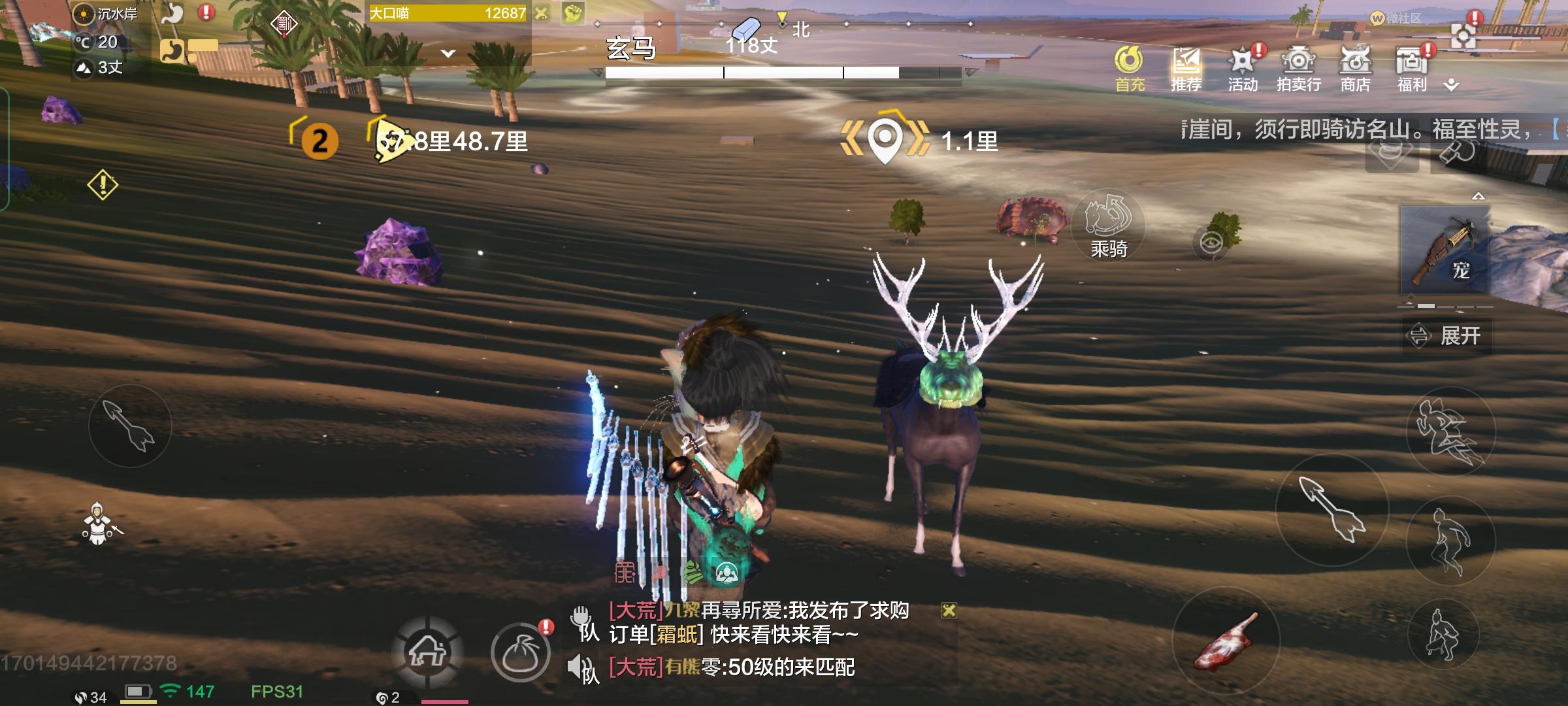
Task: Collapse the top-right menu via the down chevron
Action: tap(1452, 84)
